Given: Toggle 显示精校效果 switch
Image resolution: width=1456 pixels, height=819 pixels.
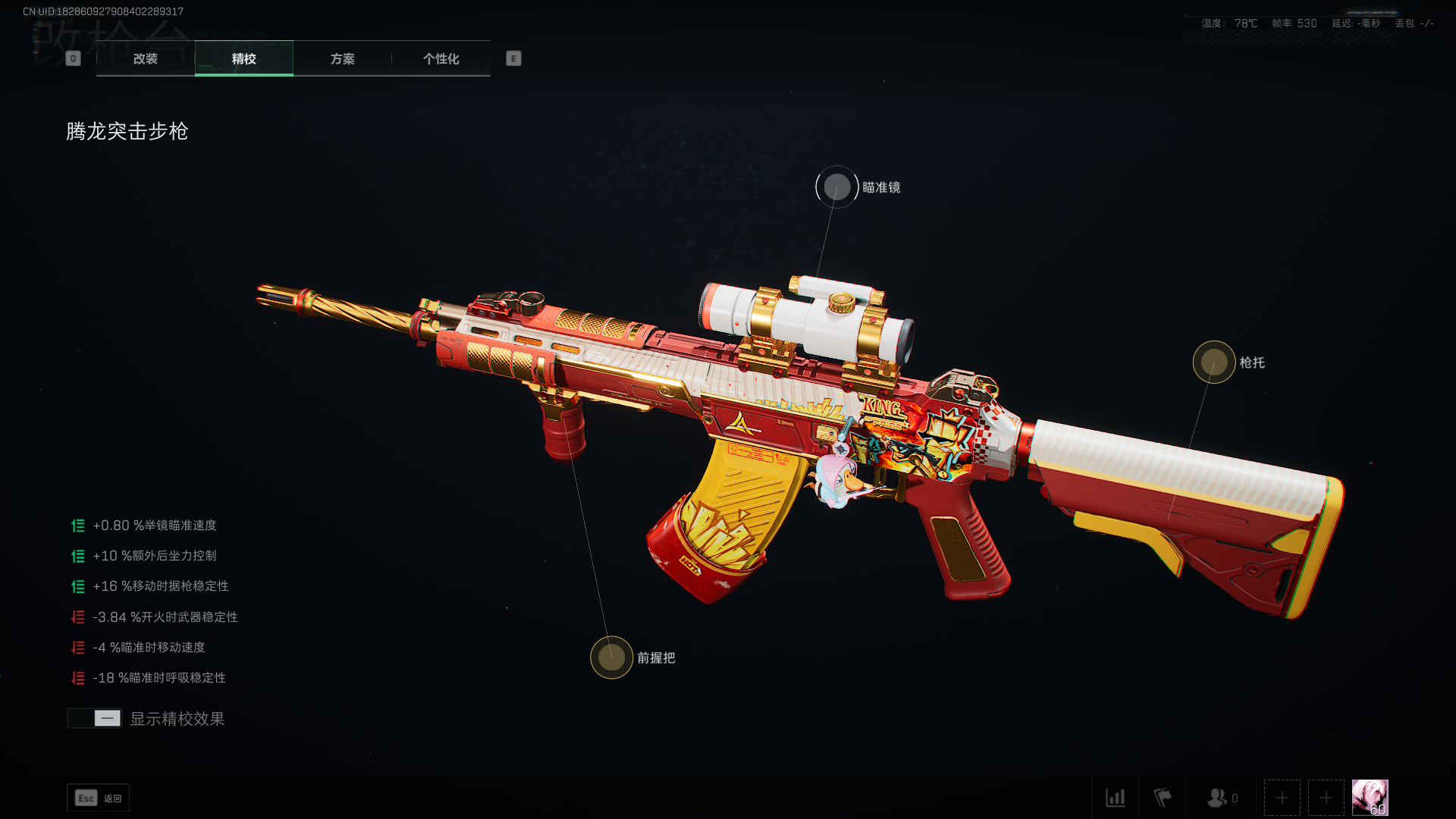Looking at the screenshot, I should 95,718.
